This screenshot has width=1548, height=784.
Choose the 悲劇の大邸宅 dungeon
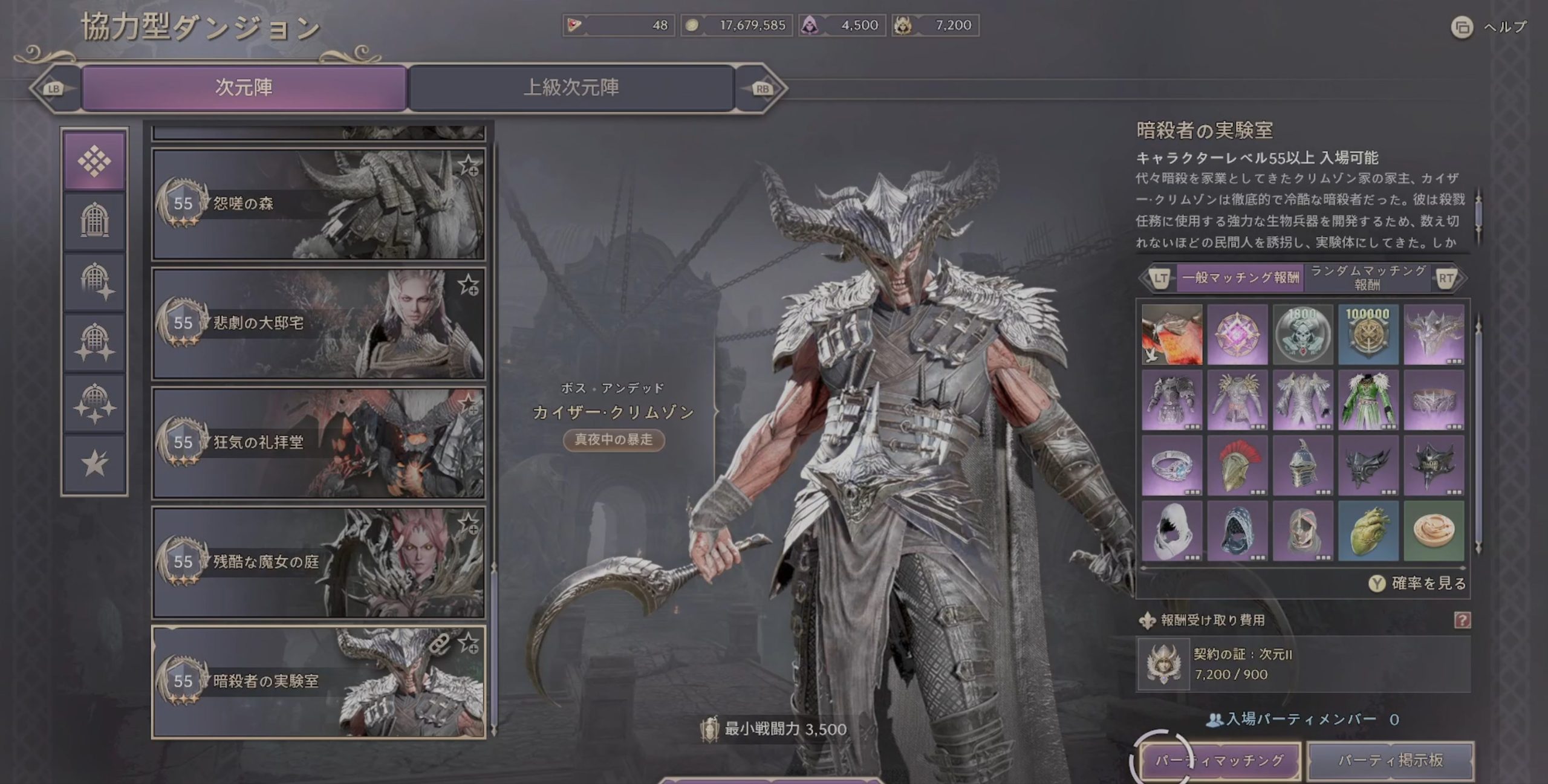pos(318,323)
